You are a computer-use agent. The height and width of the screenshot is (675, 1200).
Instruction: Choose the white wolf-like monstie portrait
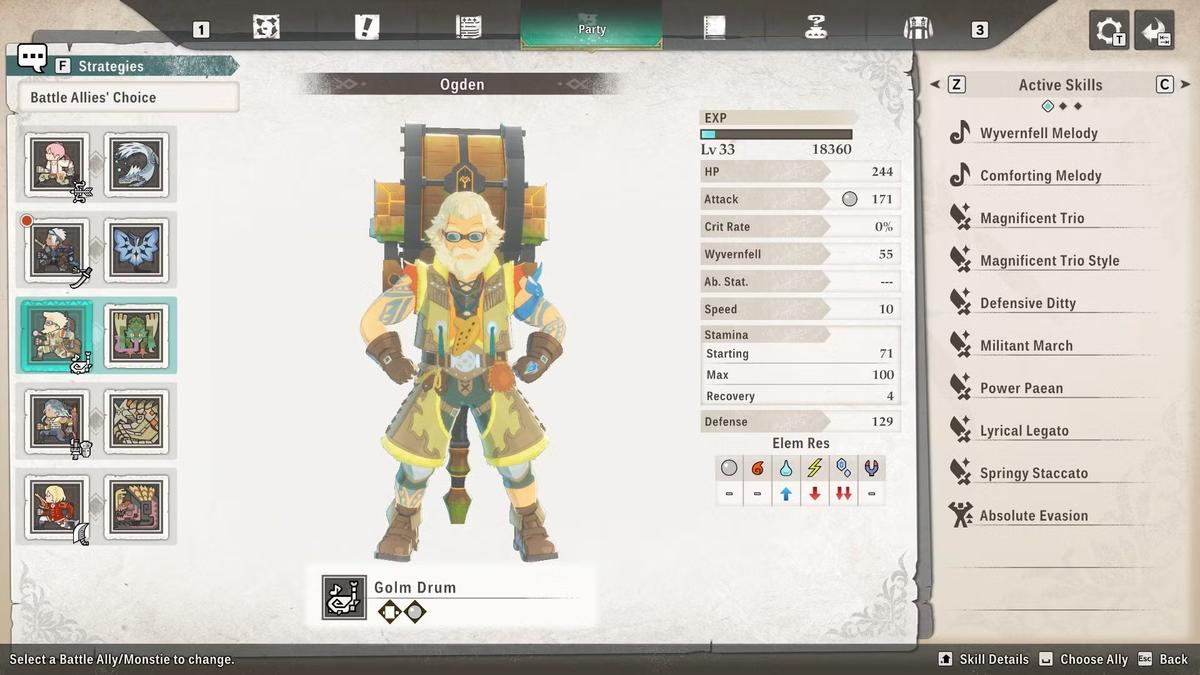tap(136, 163)
